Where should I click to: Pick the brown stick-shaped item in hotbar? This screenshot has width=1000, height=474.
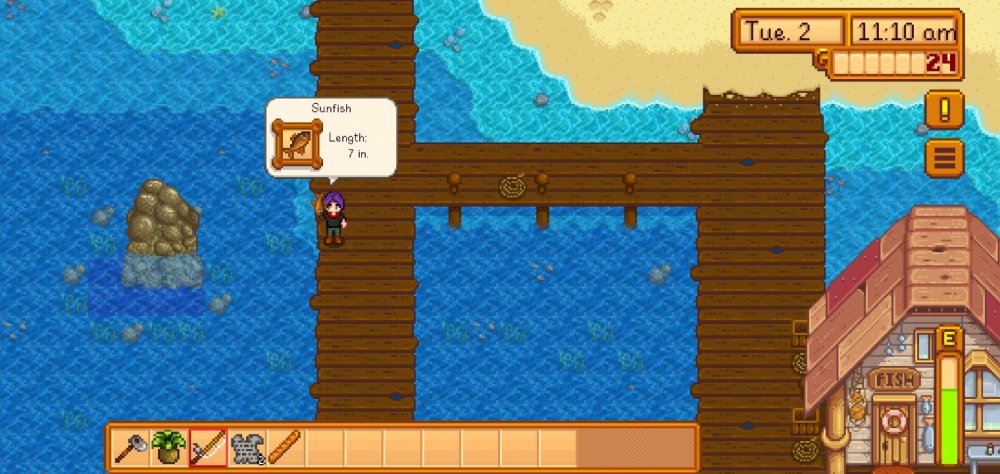(285, 447)
